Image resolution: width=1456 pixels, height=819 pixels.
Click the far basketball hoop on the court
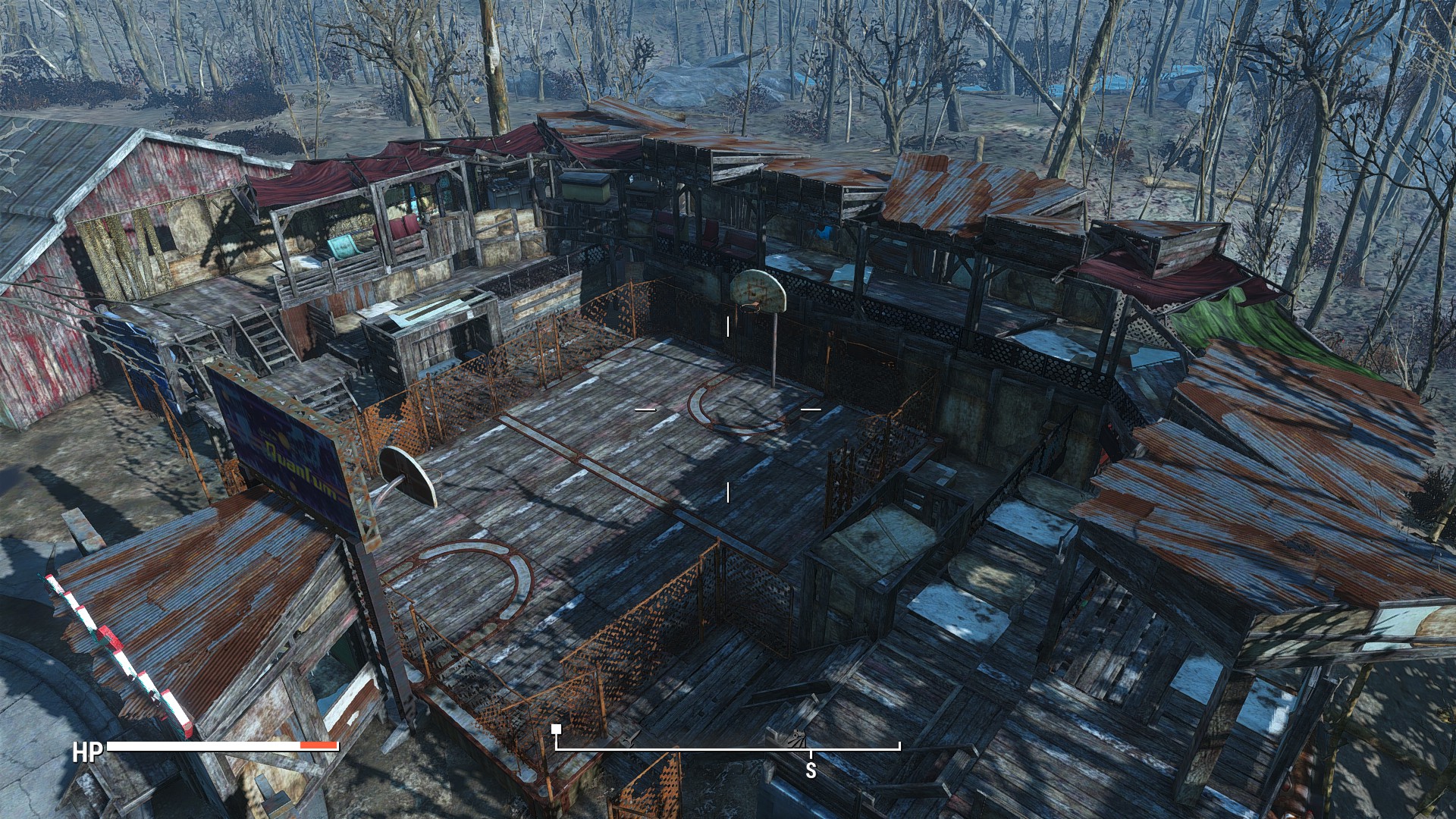749,309
